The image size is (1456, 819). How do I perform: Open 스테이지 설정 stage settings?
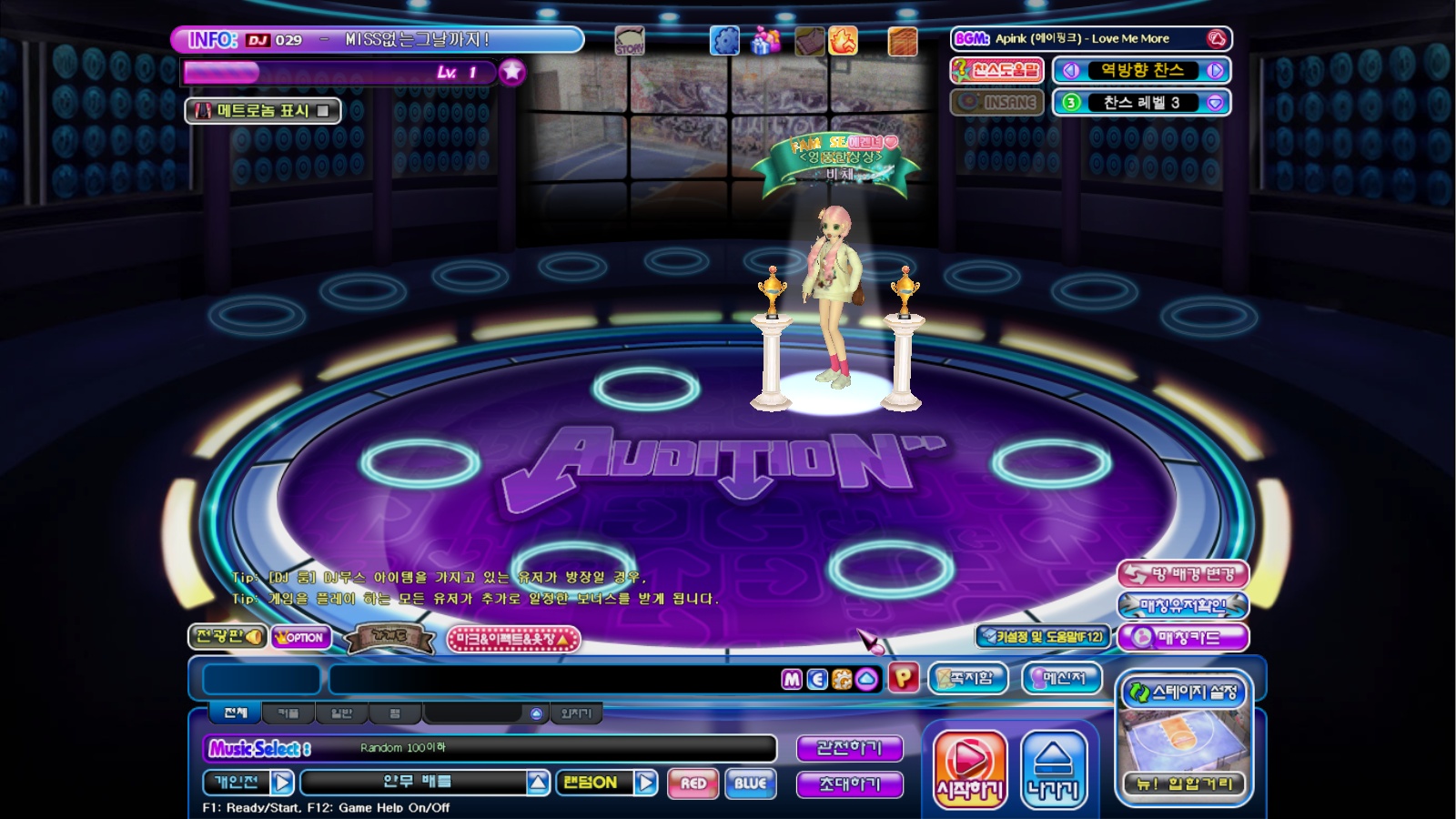(x=1184, y=693)
